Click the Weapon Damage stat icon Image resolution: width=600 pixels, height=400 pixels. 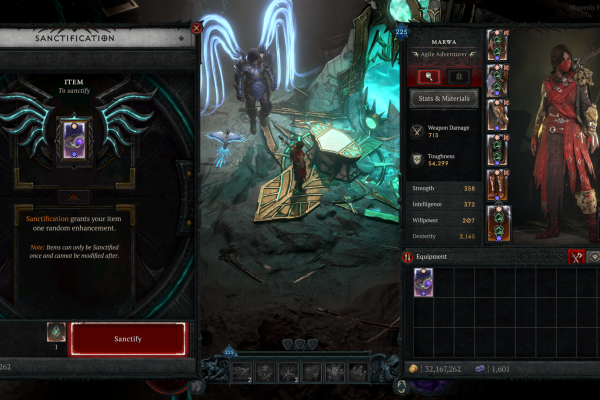pyautogui.click(x=418, y=131)
